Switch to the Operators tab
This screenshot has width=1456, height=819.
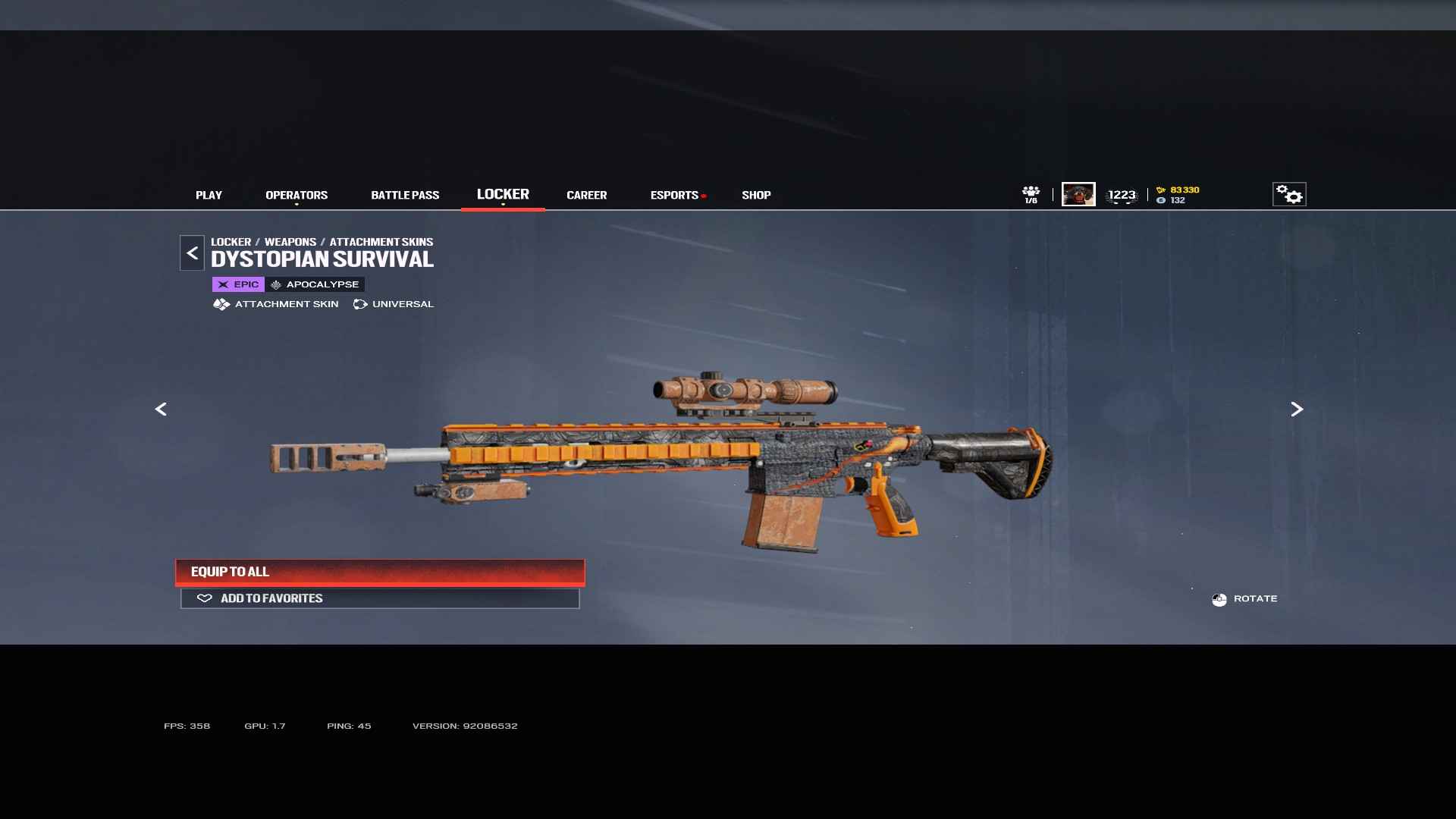pos(297,196)
